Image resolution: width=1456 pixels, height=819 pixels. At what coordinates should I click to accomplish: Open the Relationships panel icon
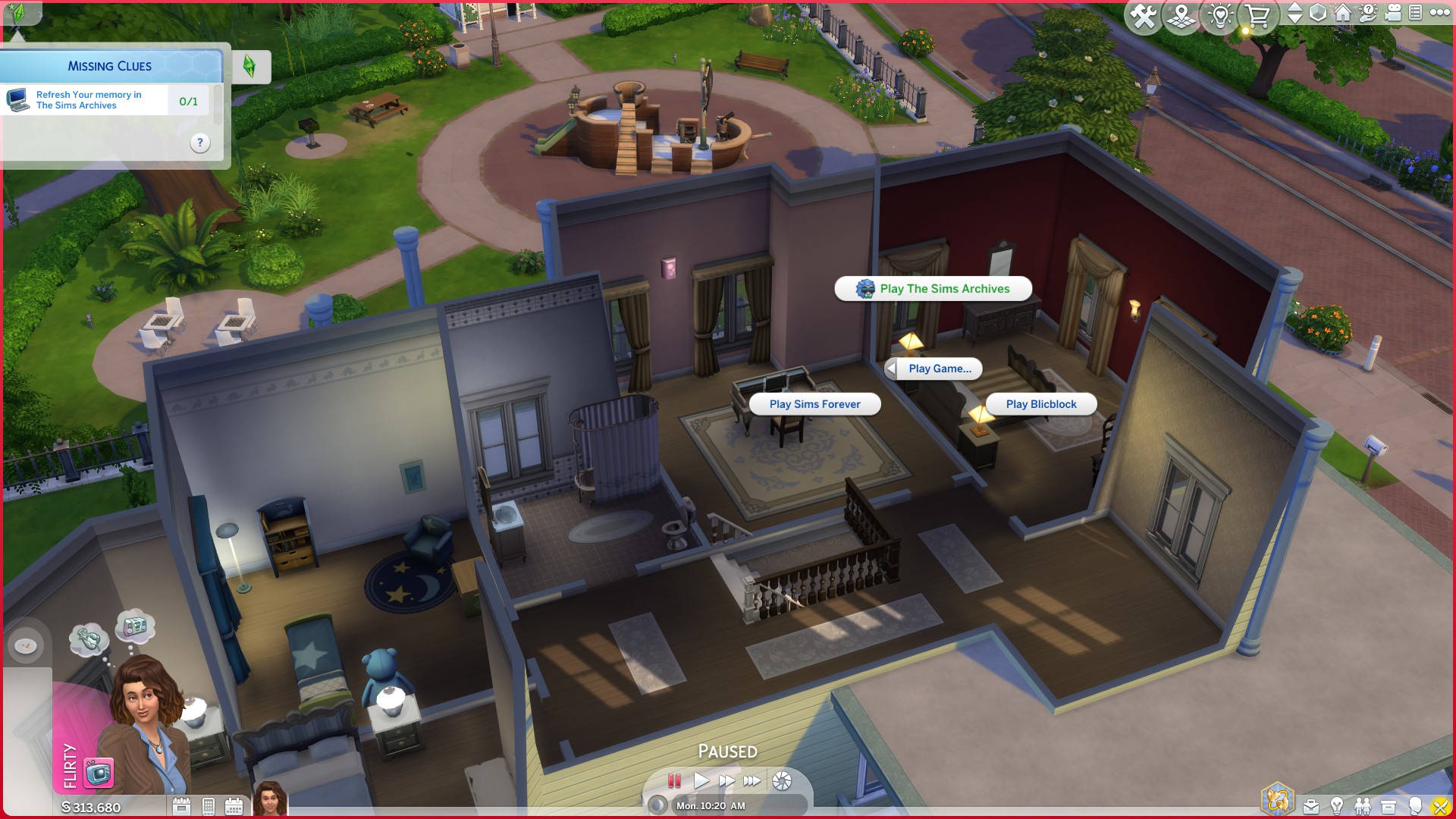(1363, 808)
